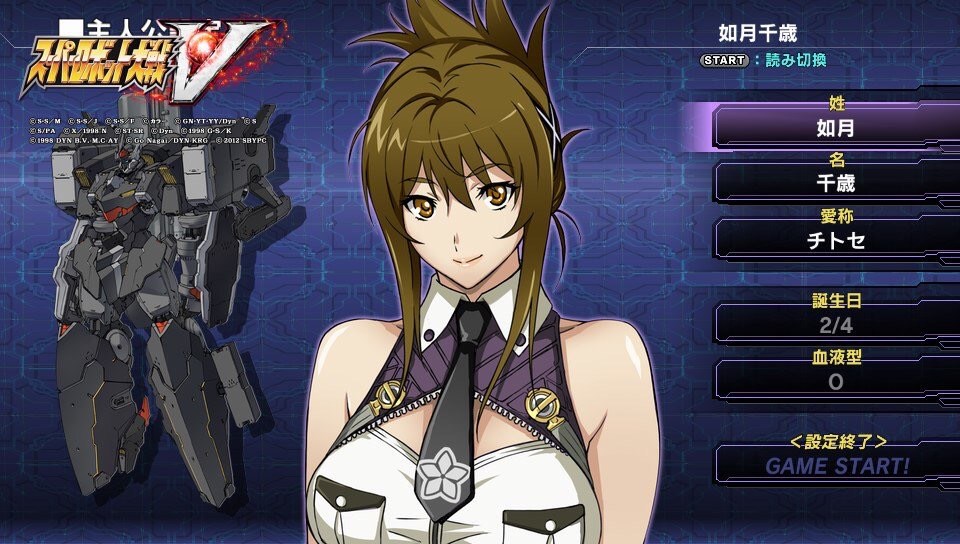Choose the 血液型 blood type field
Viewport: 960px width, 544px height.
[x=836, y=381]
